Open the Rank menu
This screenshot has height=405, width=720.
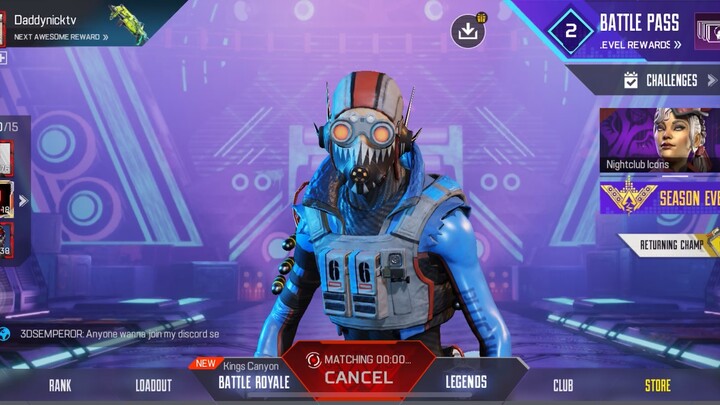[x=60, y=385]
